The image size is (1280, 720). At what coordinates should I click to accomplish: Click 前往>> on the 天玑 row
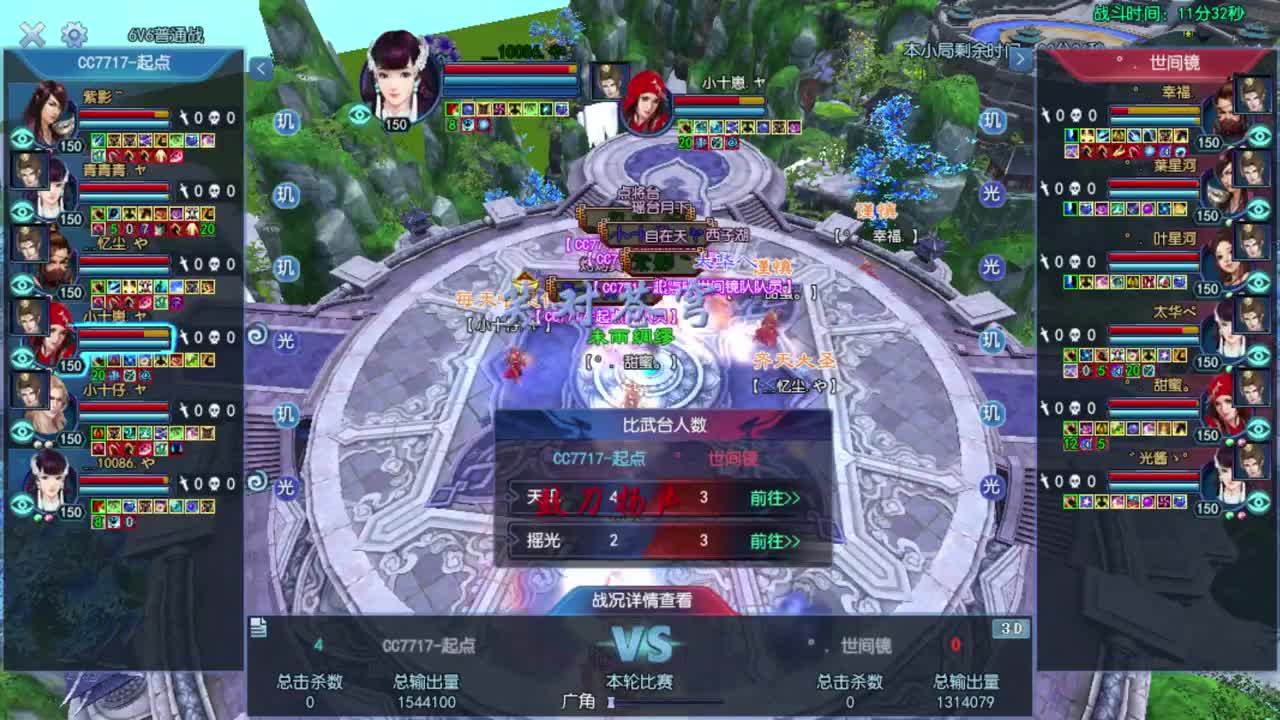(772, 498)
